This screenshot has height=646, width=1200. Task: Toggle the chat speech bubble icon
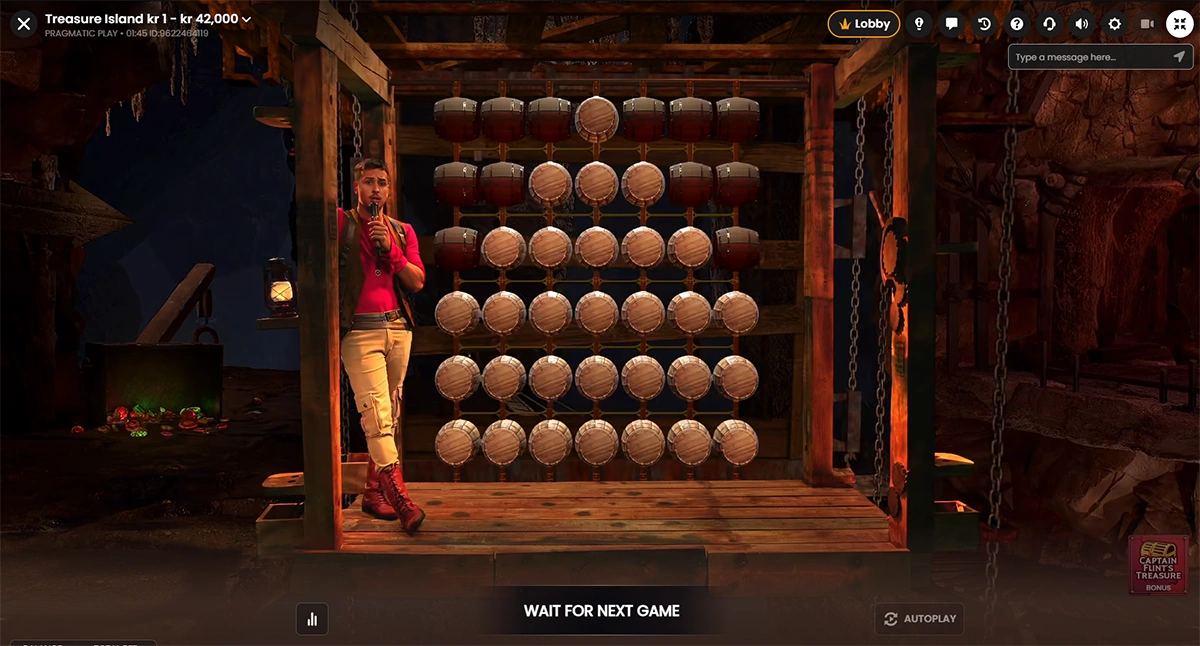(x=952, y=24)
